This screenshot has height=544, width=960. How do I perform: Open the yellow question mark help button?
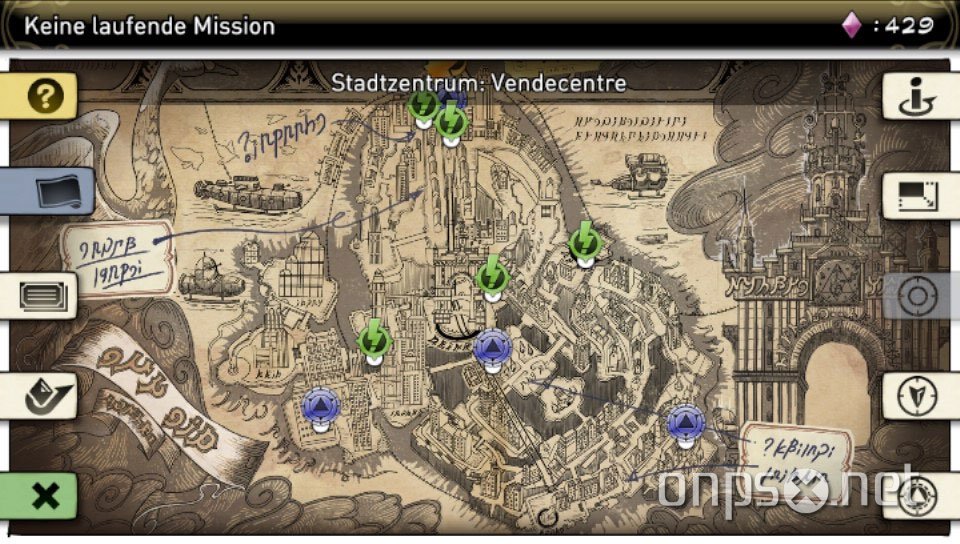coord(43,97)
